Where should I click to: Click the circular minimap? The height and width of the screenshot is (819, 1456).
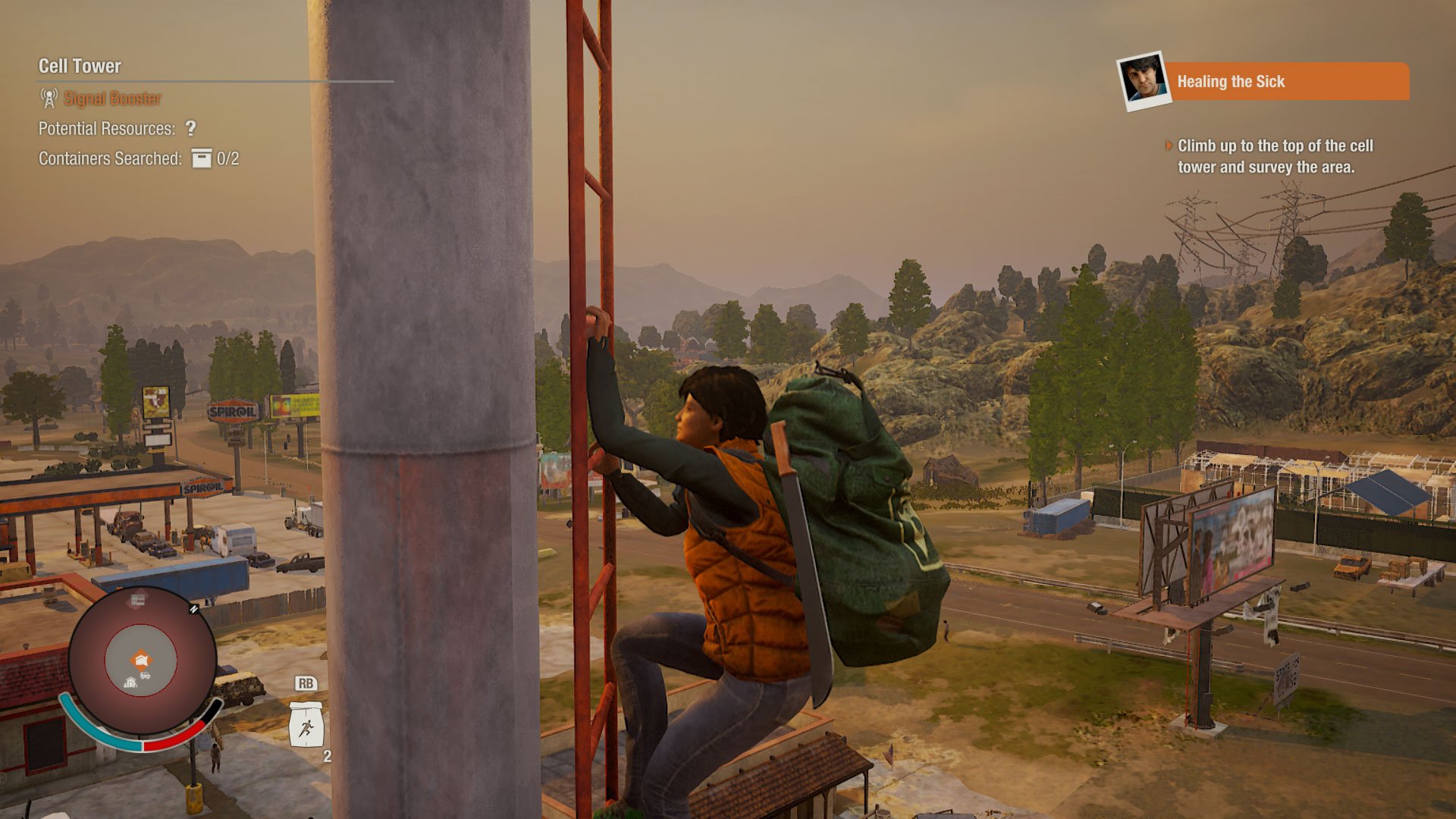tap(142, 661)
